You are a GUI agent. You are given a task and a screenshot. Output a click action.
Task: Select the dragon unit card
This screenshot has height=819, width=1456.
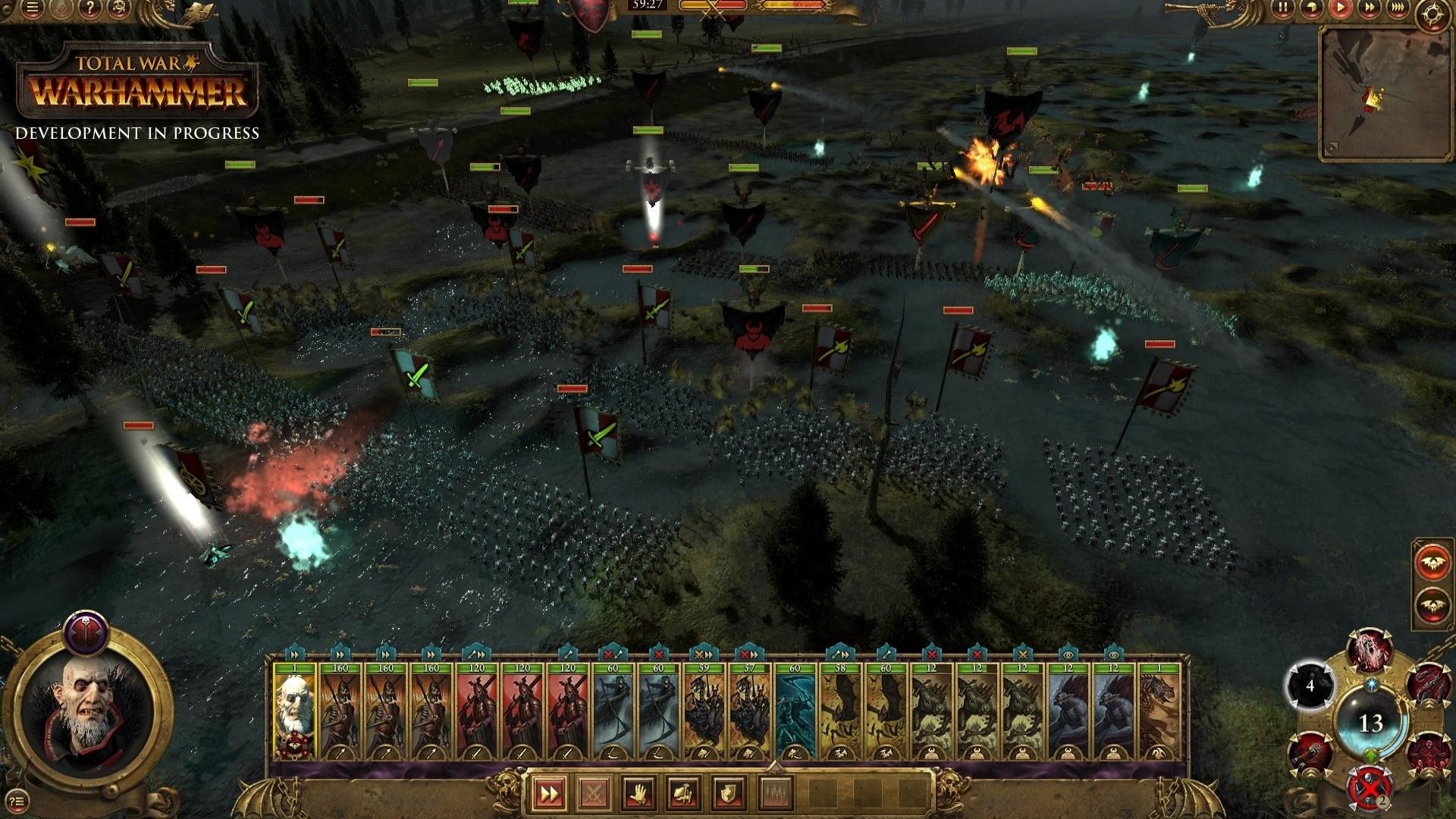(1159, 713)
